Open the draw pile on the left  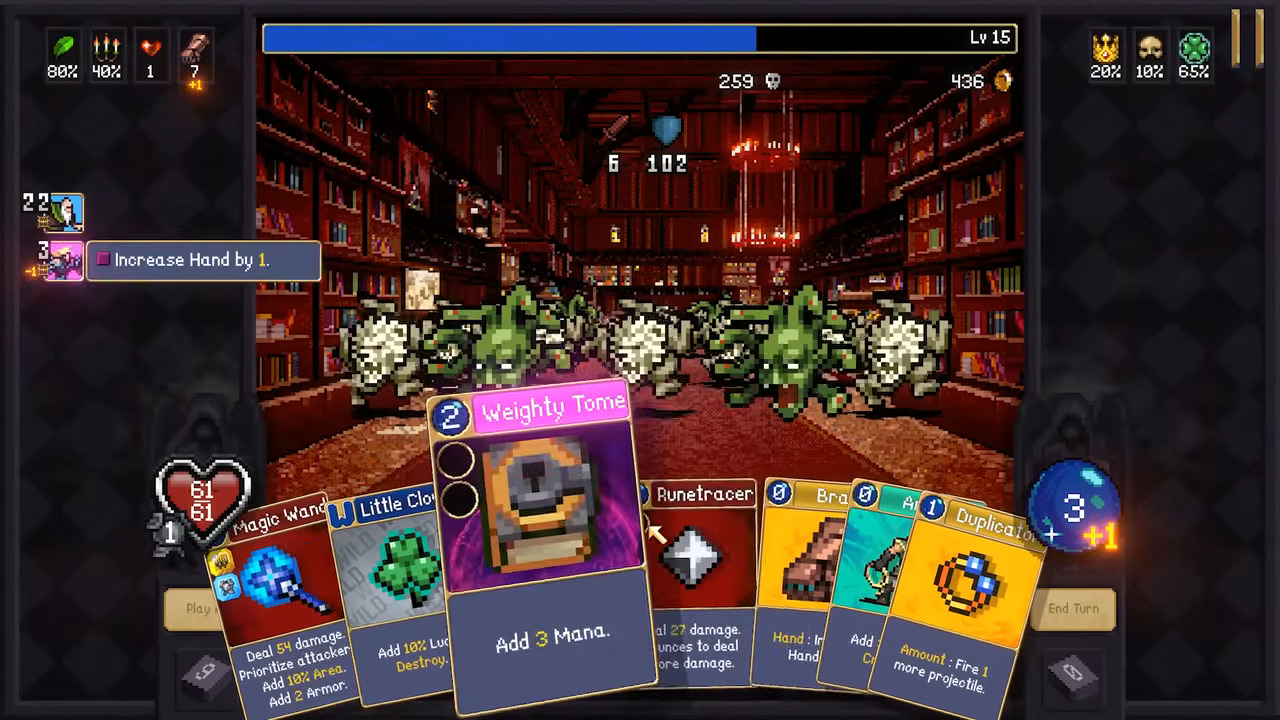(205, 675)
